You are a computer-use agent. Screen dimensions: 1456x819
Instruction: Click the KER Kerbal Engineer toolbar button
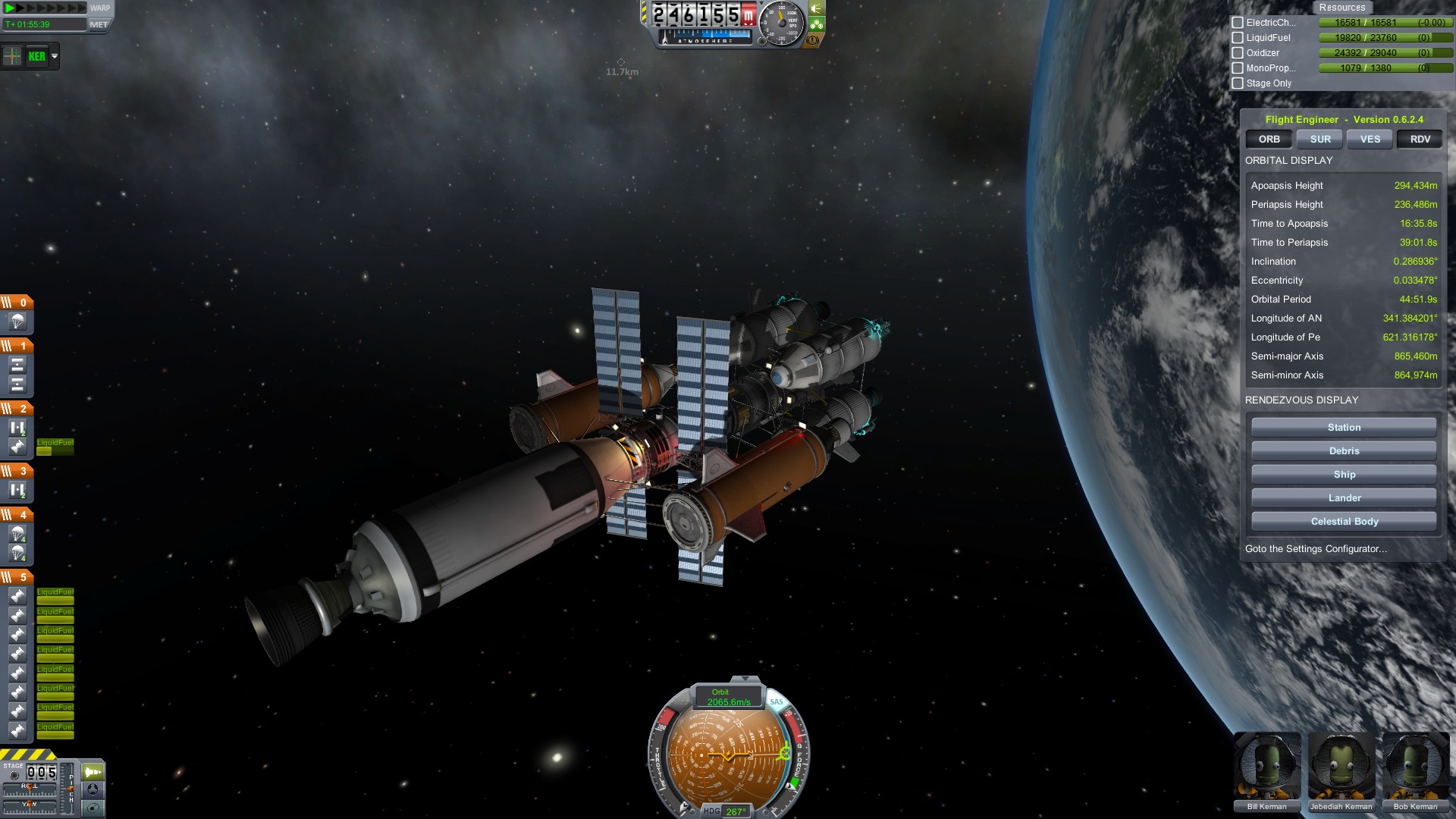point(36,56)
